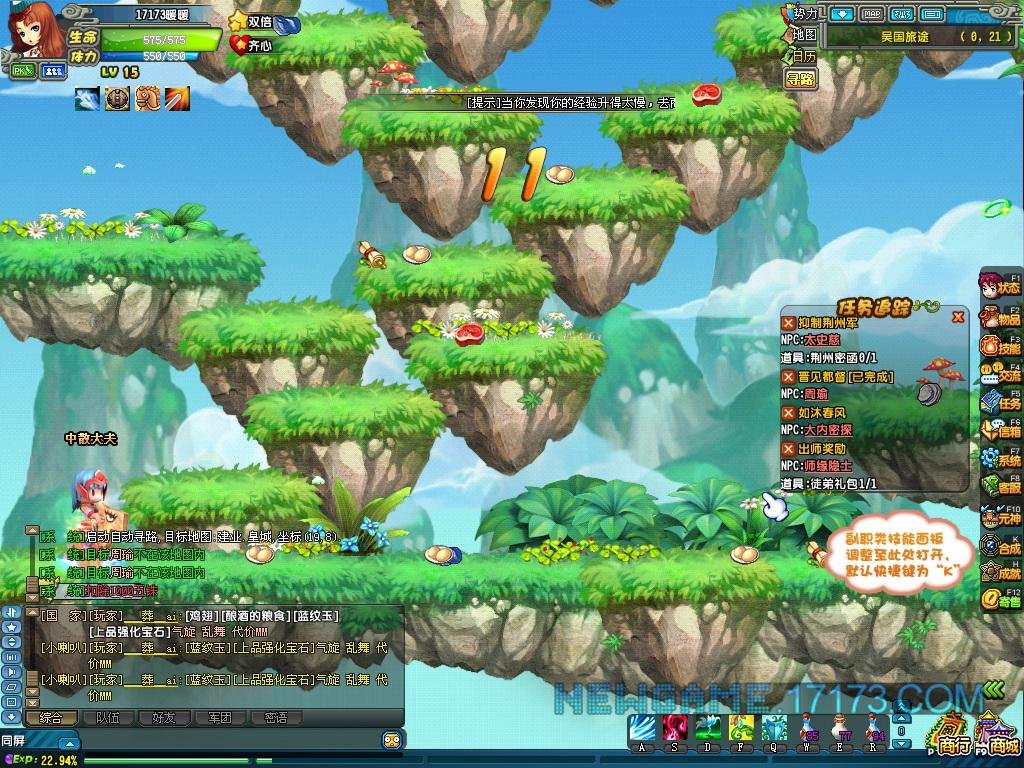The image size is (1024, 768).
Task: Open the 成就 achievements panel
Action: pyautogui.click(x=999, y=573)
